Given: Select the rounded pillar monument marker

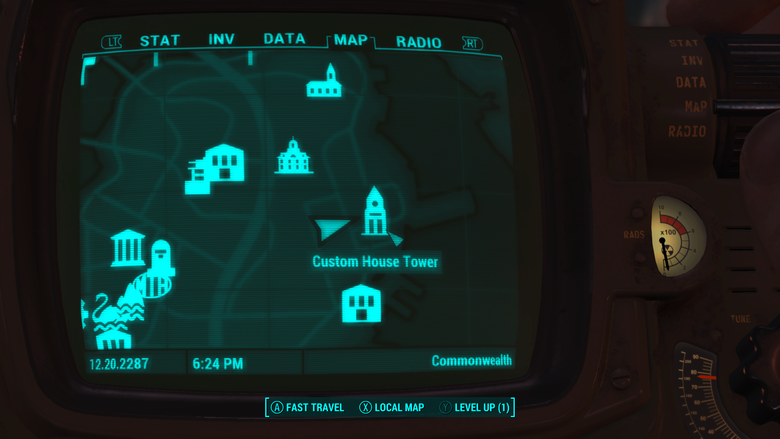Looking at the screenshot, I should pos(161,257).
